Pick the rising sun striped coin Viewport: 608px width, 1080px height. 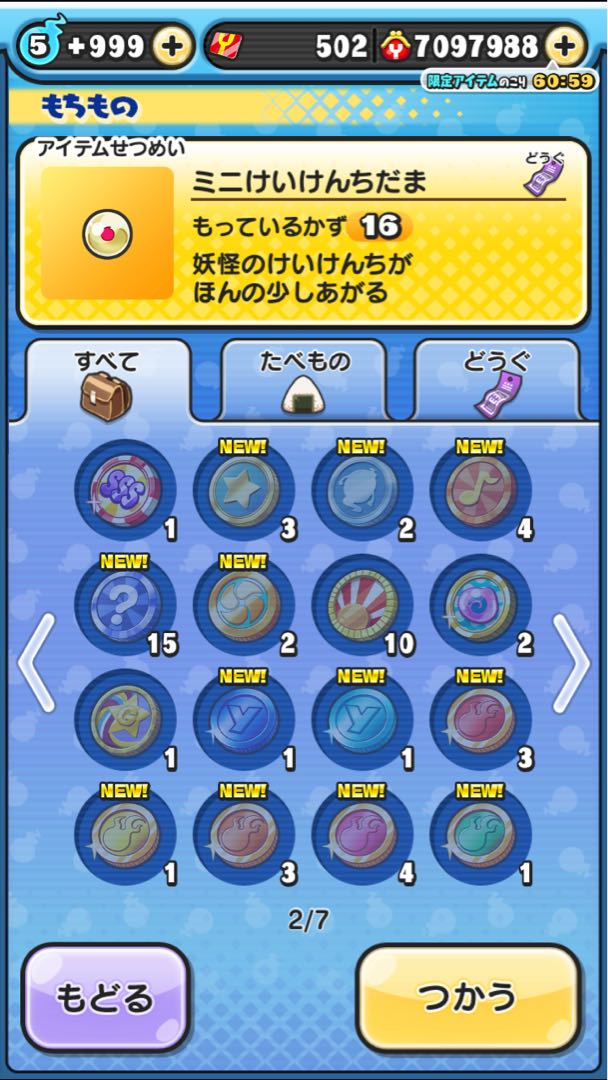click(x=361, y=604)
